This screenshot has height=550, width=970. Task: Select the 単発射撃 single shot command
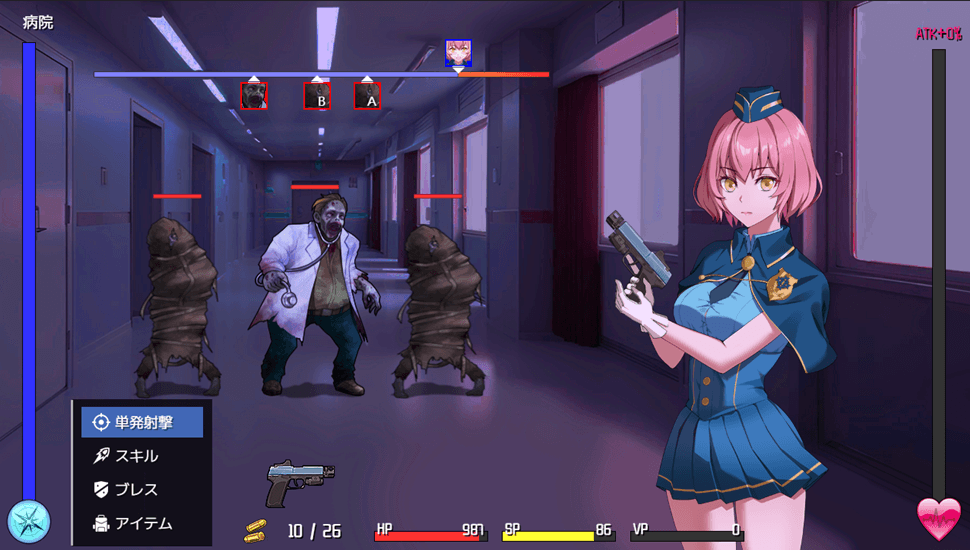tap(142, 422)
